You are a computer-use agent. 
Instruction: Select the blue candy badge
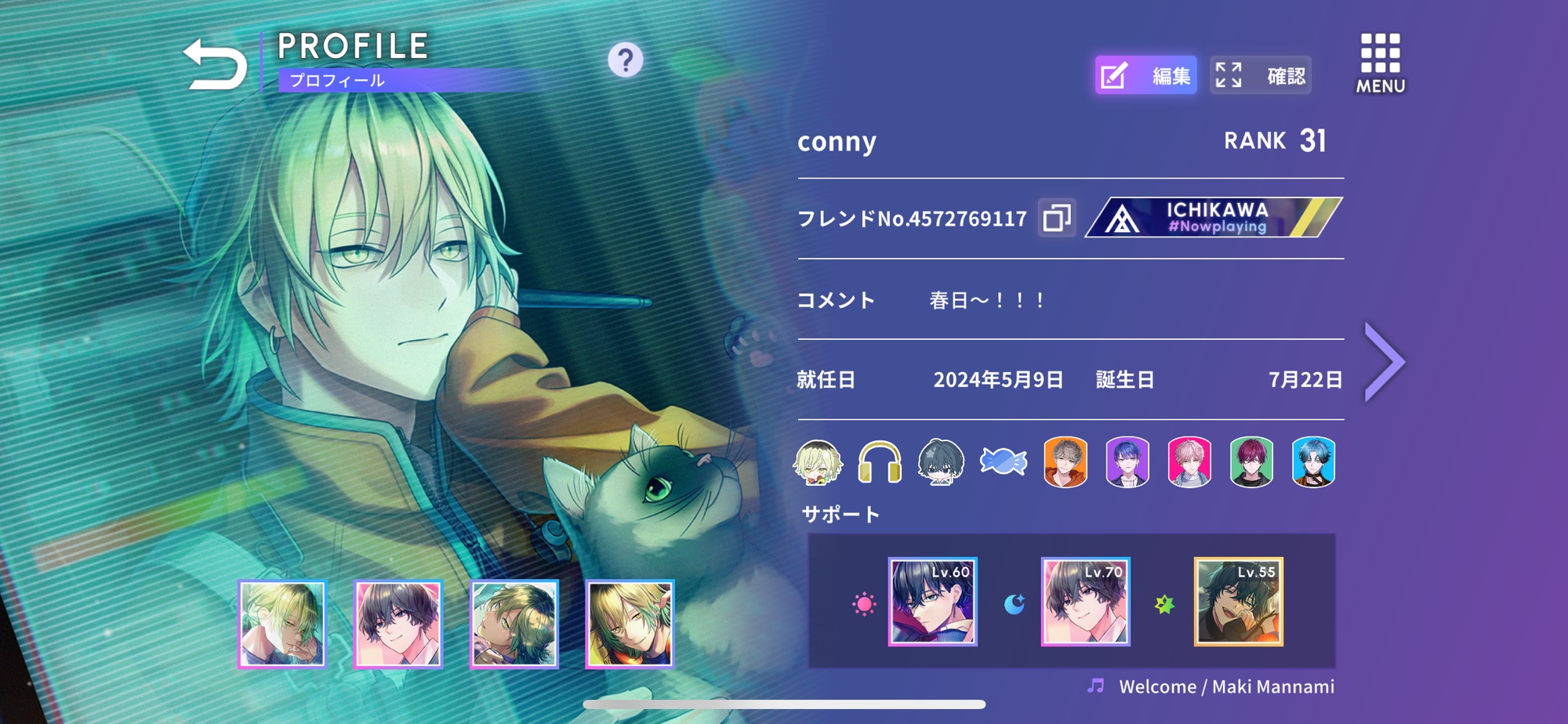(x=1003, y=462)
